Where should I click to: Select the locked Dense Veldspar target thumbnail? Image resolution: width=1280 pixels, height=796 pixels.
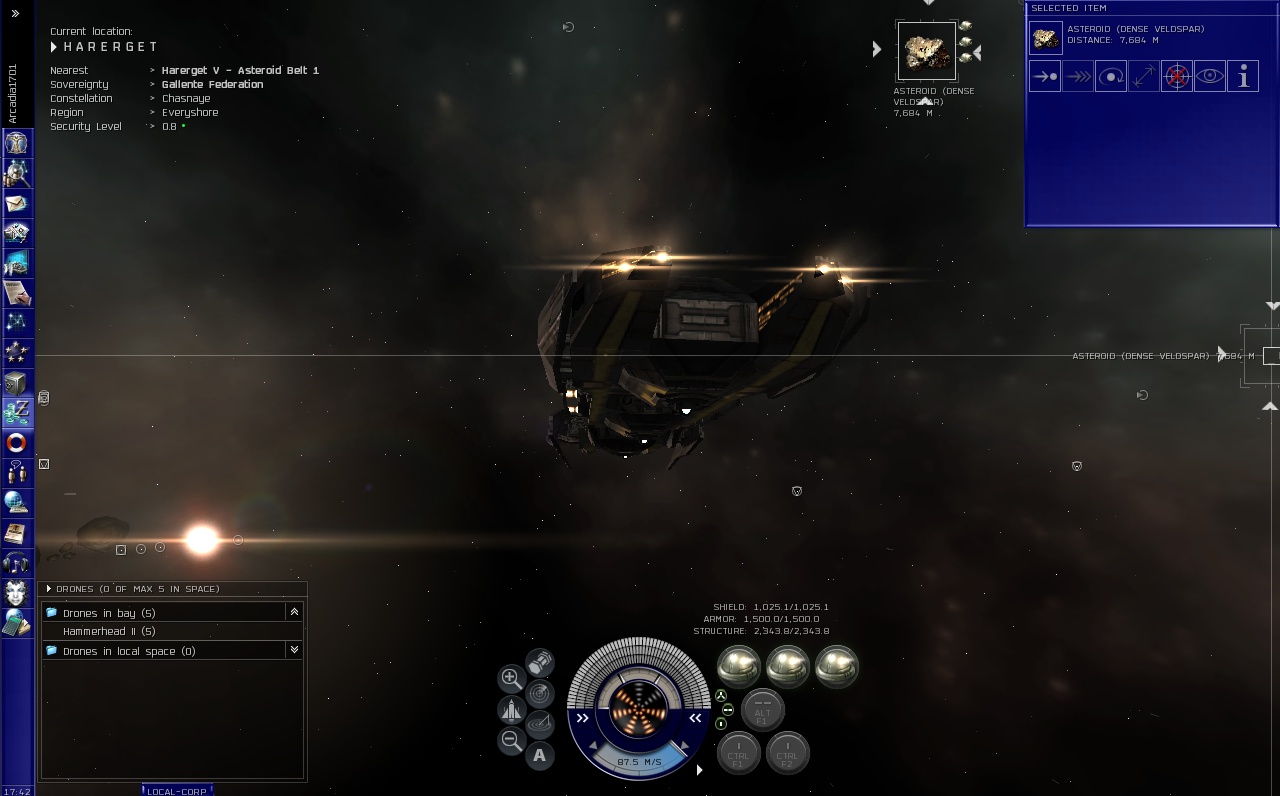point(926,51)
